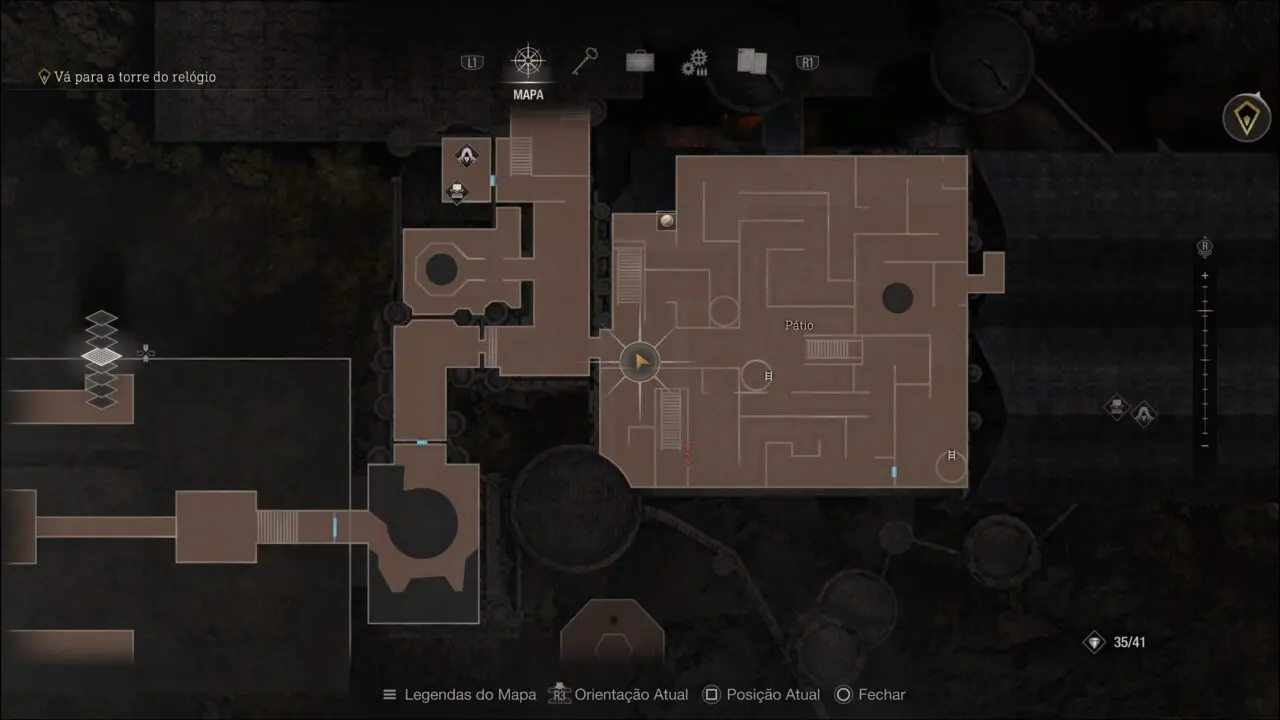Open the attaché case tab

click(x=640, y=62)
